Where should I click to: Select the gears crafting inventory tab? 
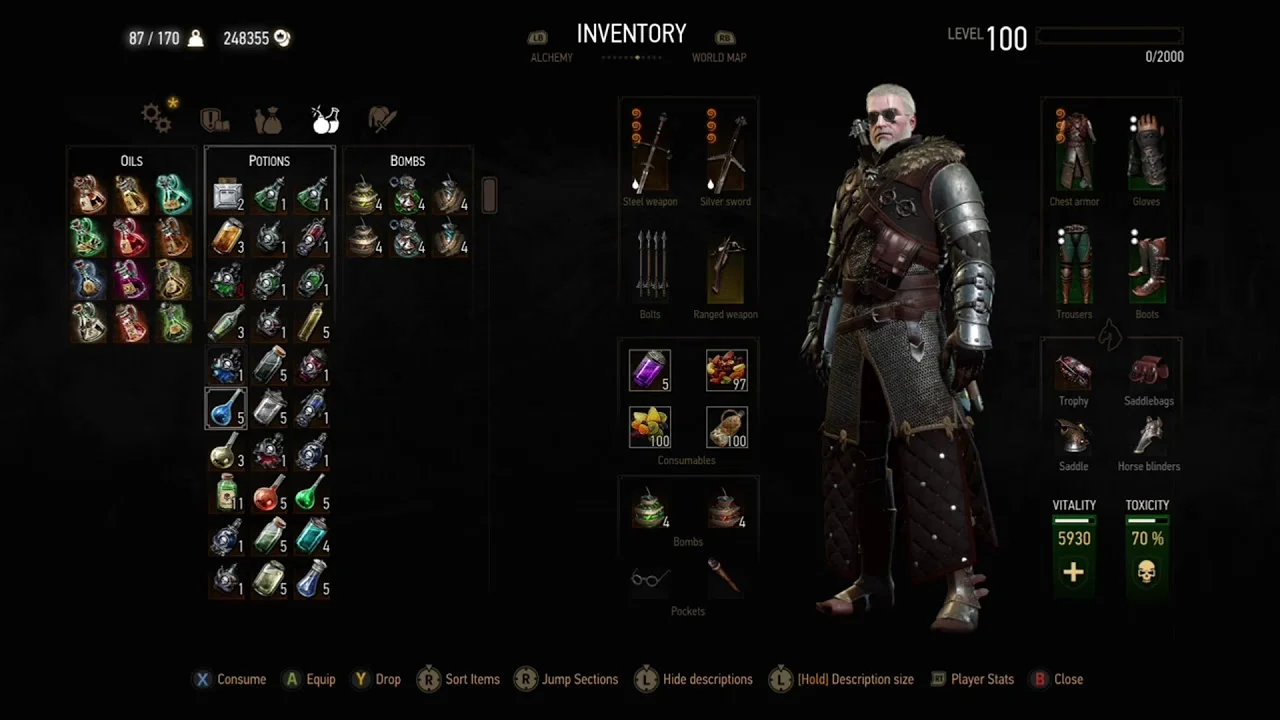(x=157, y=117)
